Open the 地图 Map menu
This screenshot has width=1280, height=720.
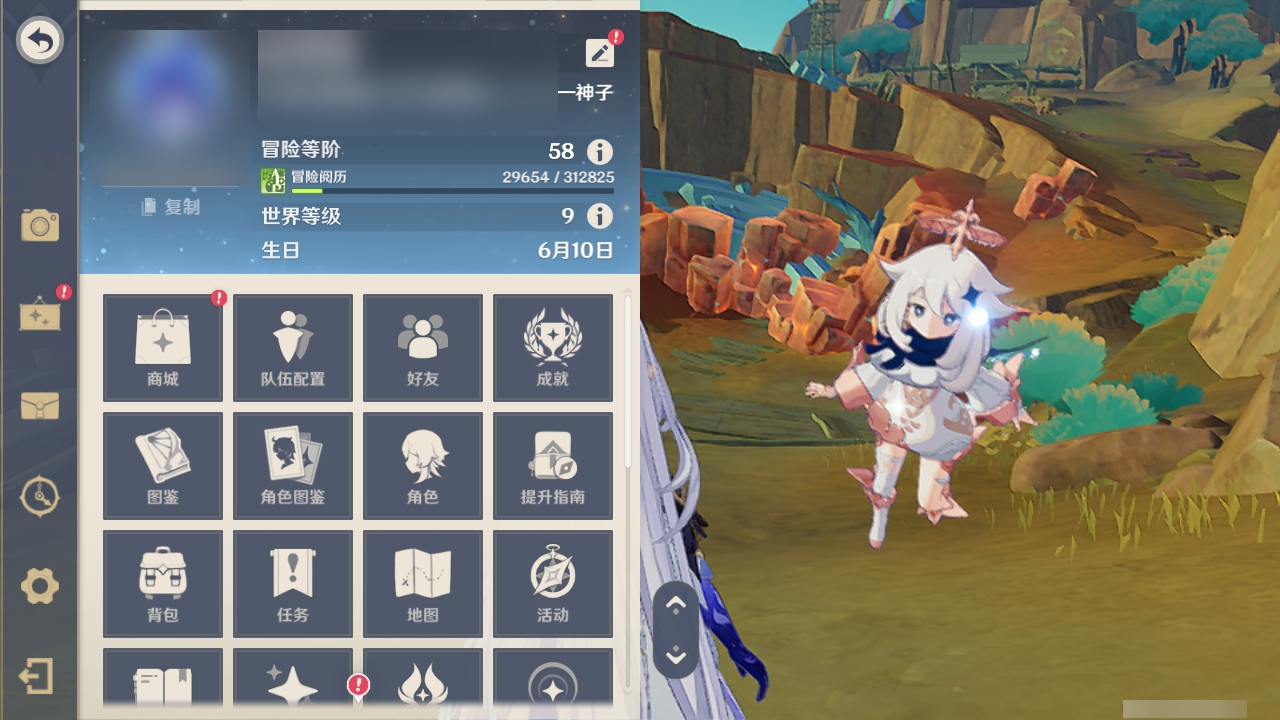[x=422, y=583]
